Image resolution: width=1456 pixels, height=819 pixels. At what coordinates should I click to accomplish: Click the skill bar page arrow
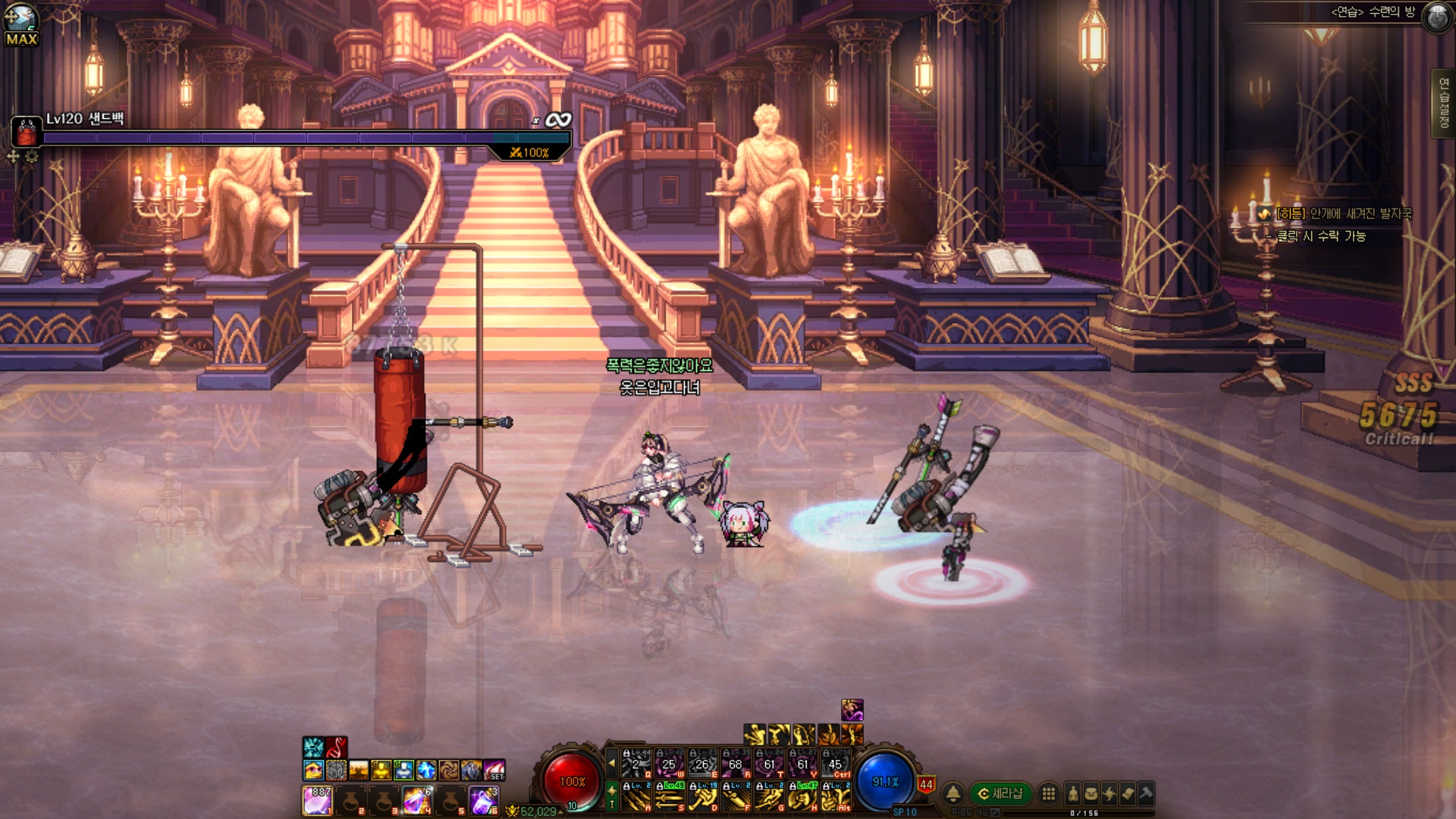coord(612,763)
